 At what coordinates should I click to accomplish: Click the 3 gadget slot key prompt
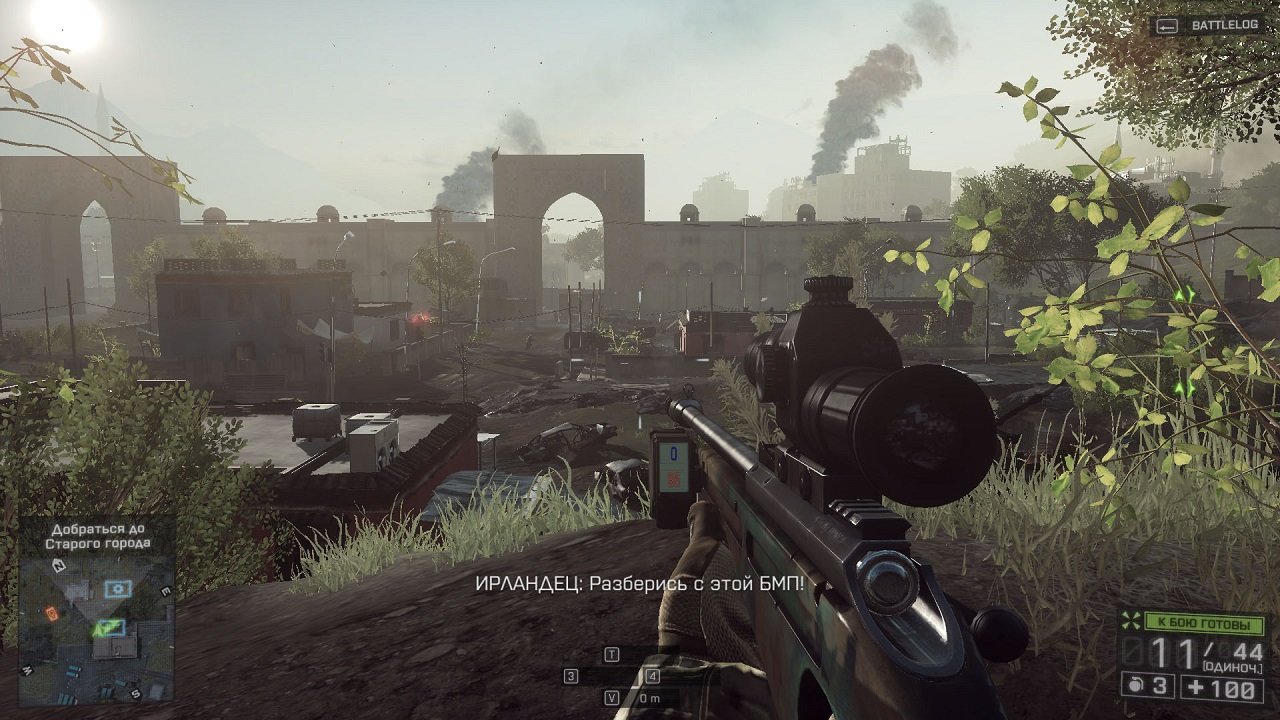point(570,675)
